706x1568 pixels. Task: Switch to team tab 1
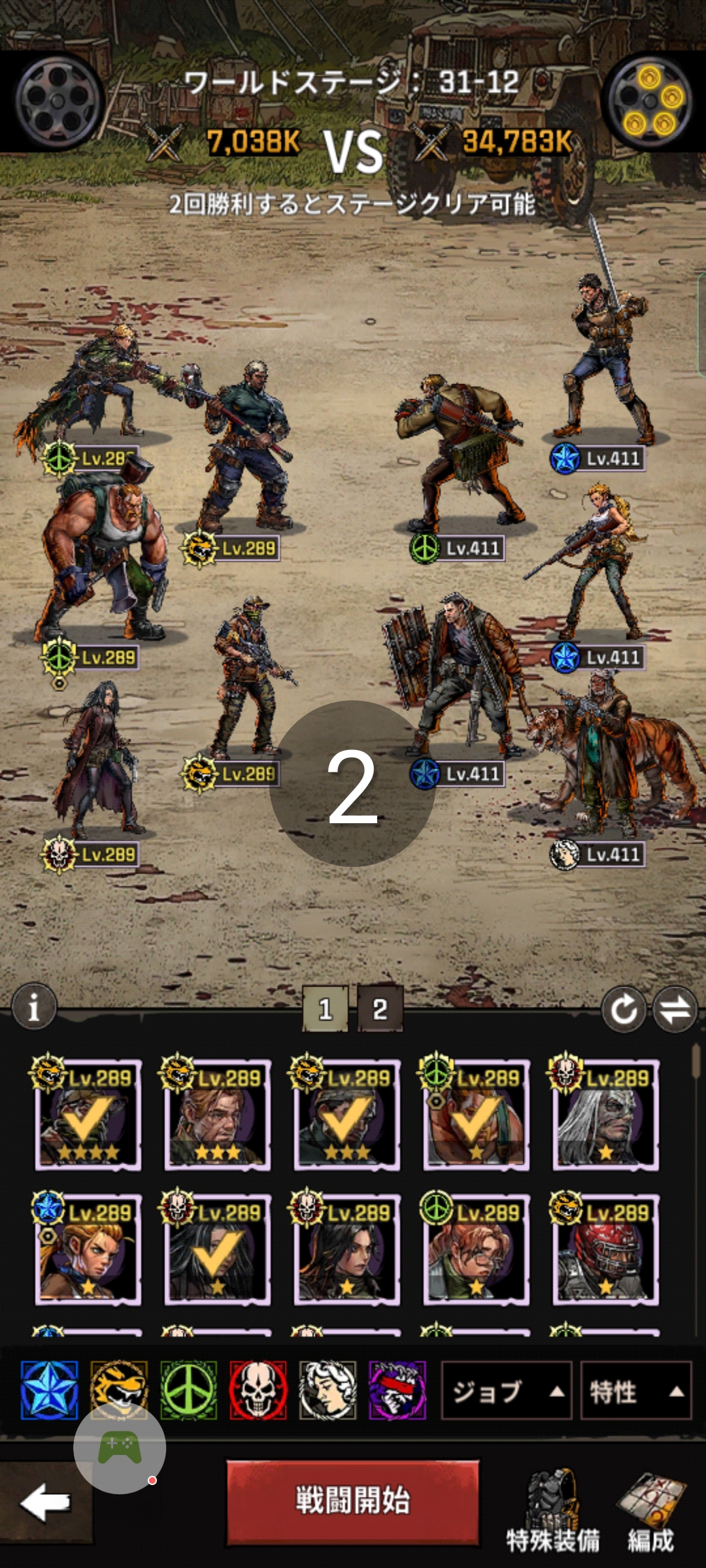tap(325, 1009)
